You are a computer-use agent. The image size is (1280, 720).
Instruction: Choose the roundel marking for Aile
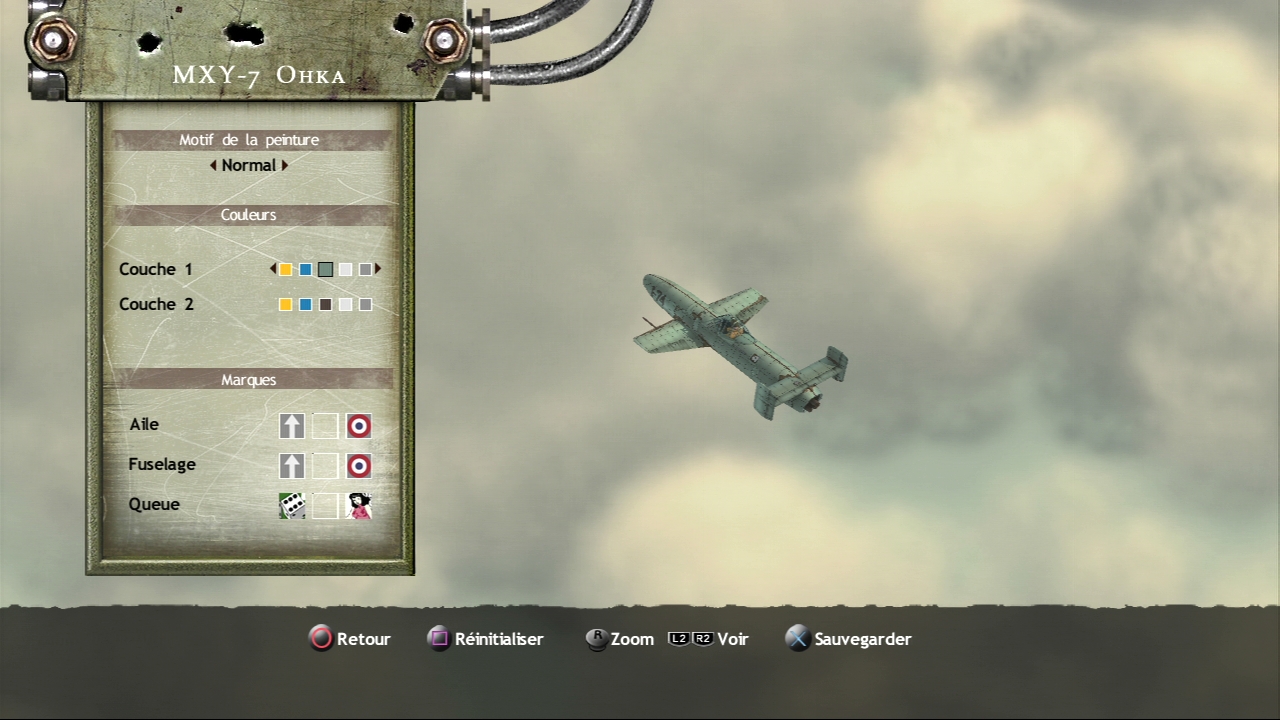coord(359,426)
